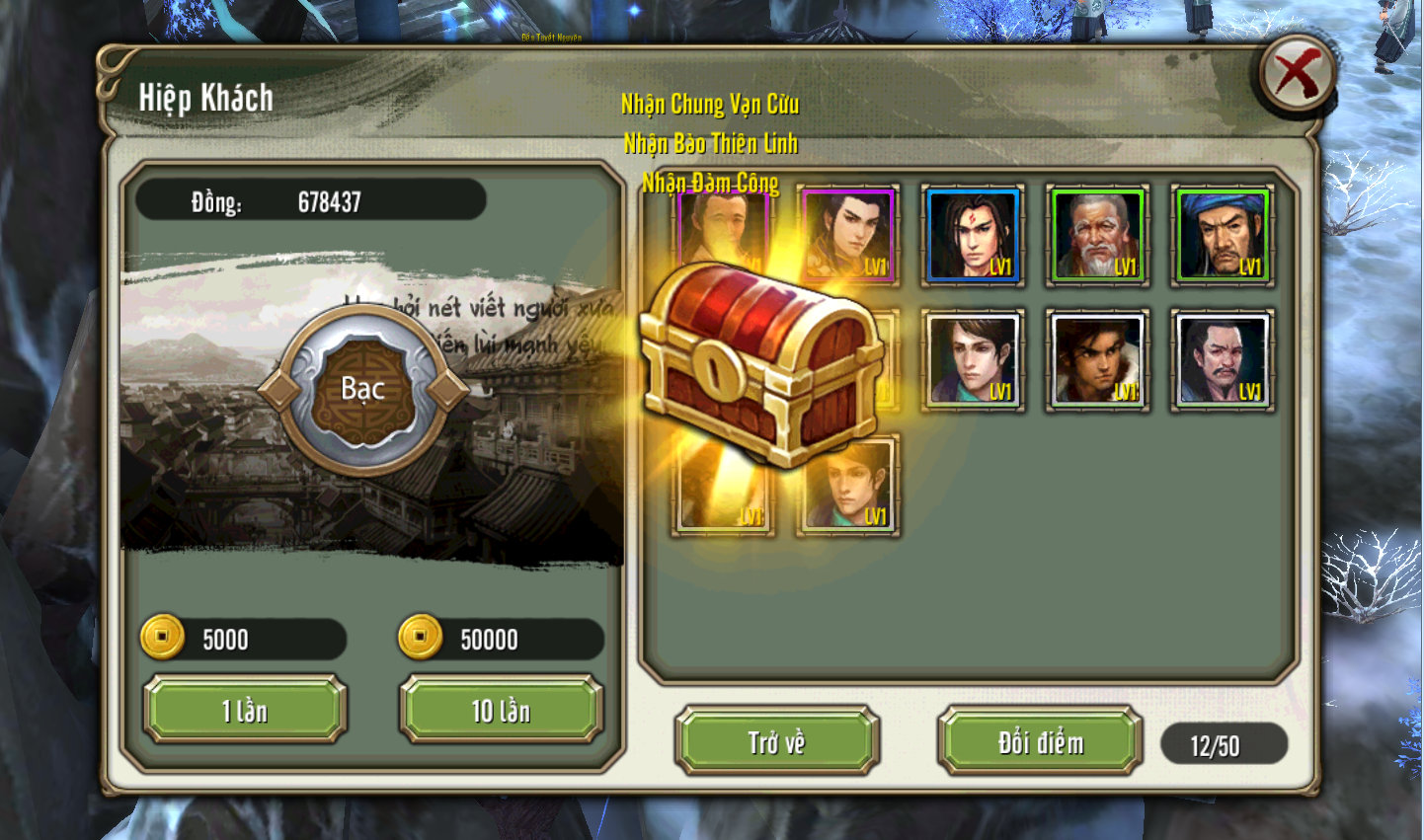The height and width of the screenshot is (840, 1424).
Task: Open the Đổi điểm exchange
Action: [1040, 741]
